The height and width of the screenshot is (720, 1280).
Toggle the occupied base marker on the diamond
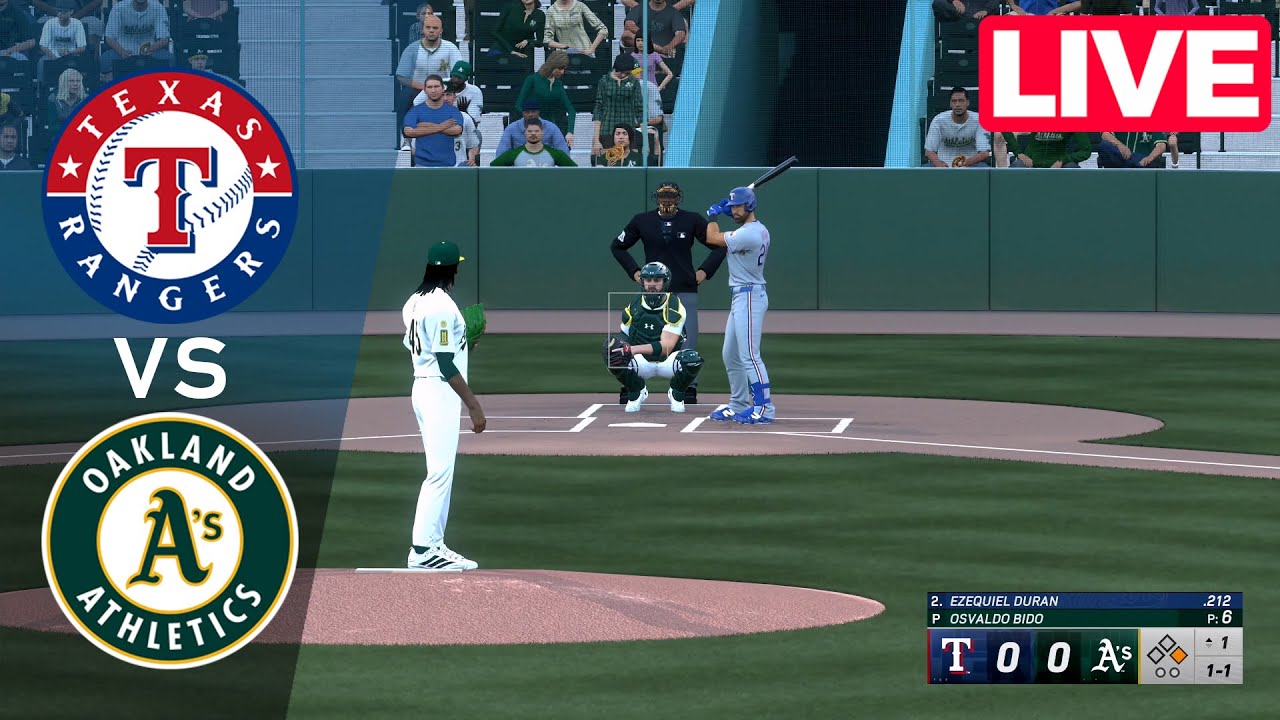(1180, 654)
